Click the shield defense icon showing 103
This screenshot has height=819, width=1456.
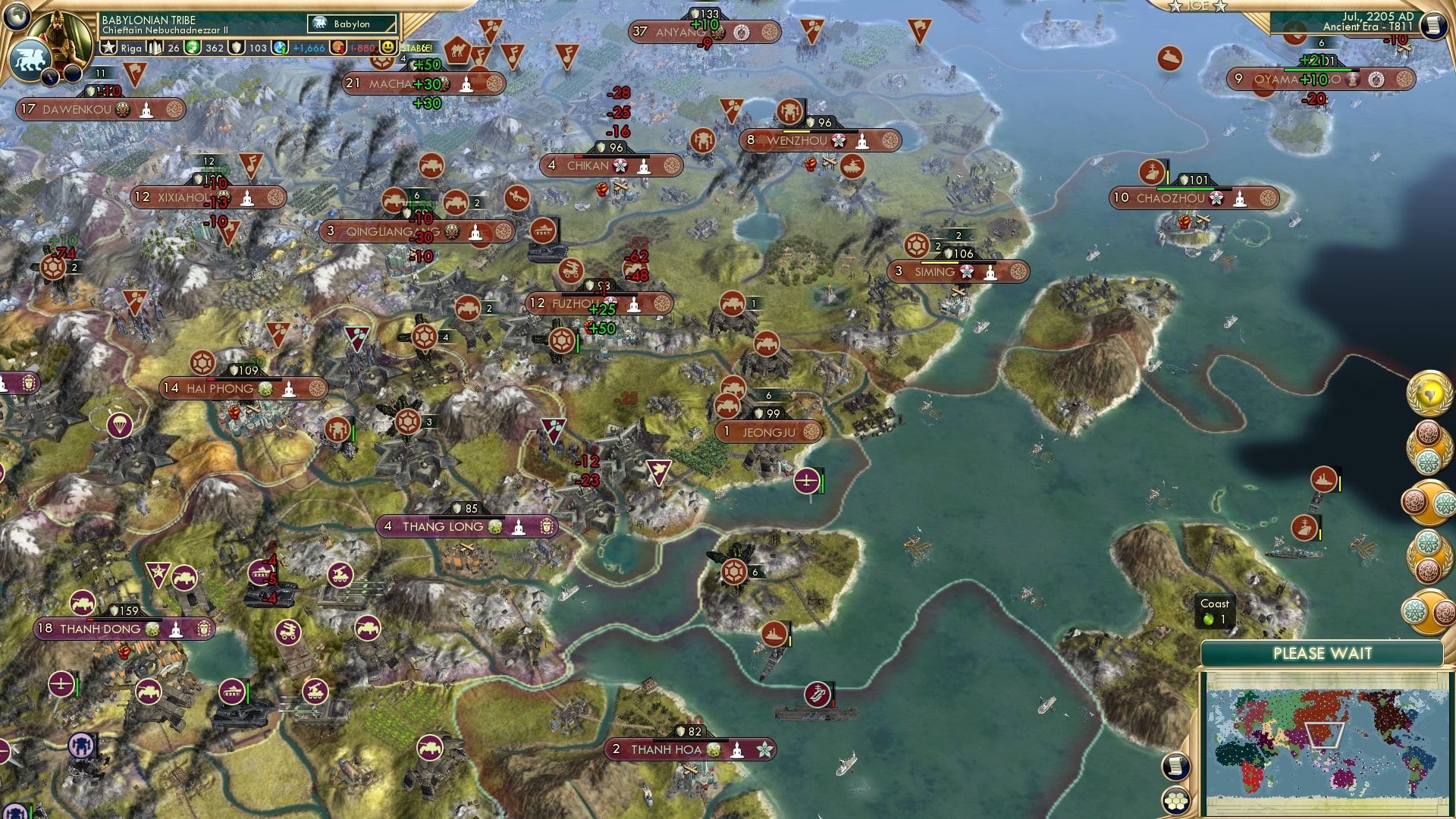237,48
